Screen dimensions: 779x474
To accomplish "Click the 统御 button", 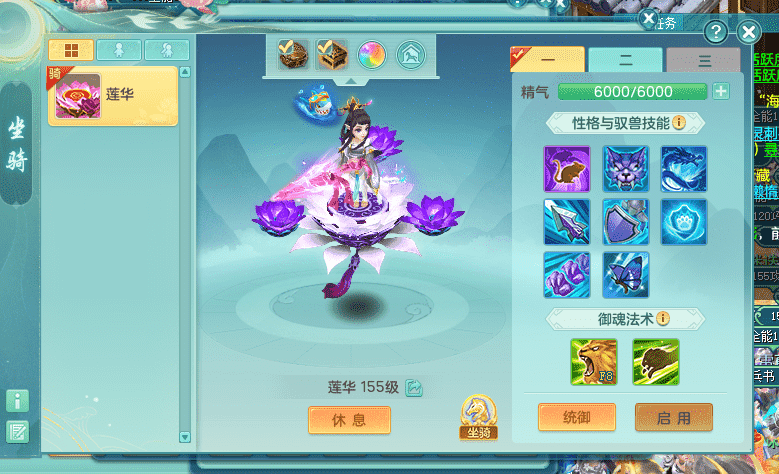I will 576,418.
